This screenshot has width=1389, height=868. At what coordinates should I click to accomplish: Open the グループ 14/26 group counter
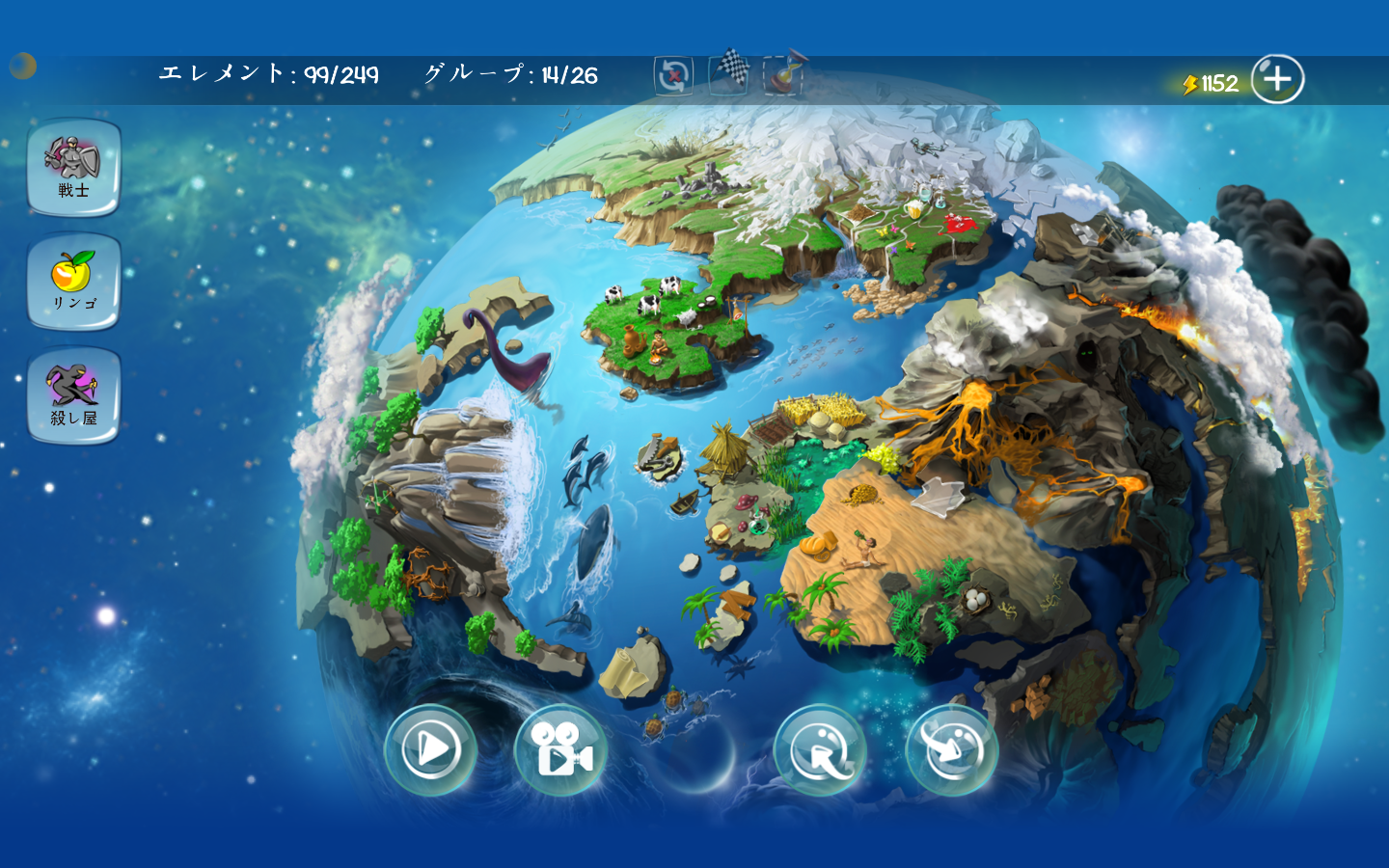coord(511,72)
